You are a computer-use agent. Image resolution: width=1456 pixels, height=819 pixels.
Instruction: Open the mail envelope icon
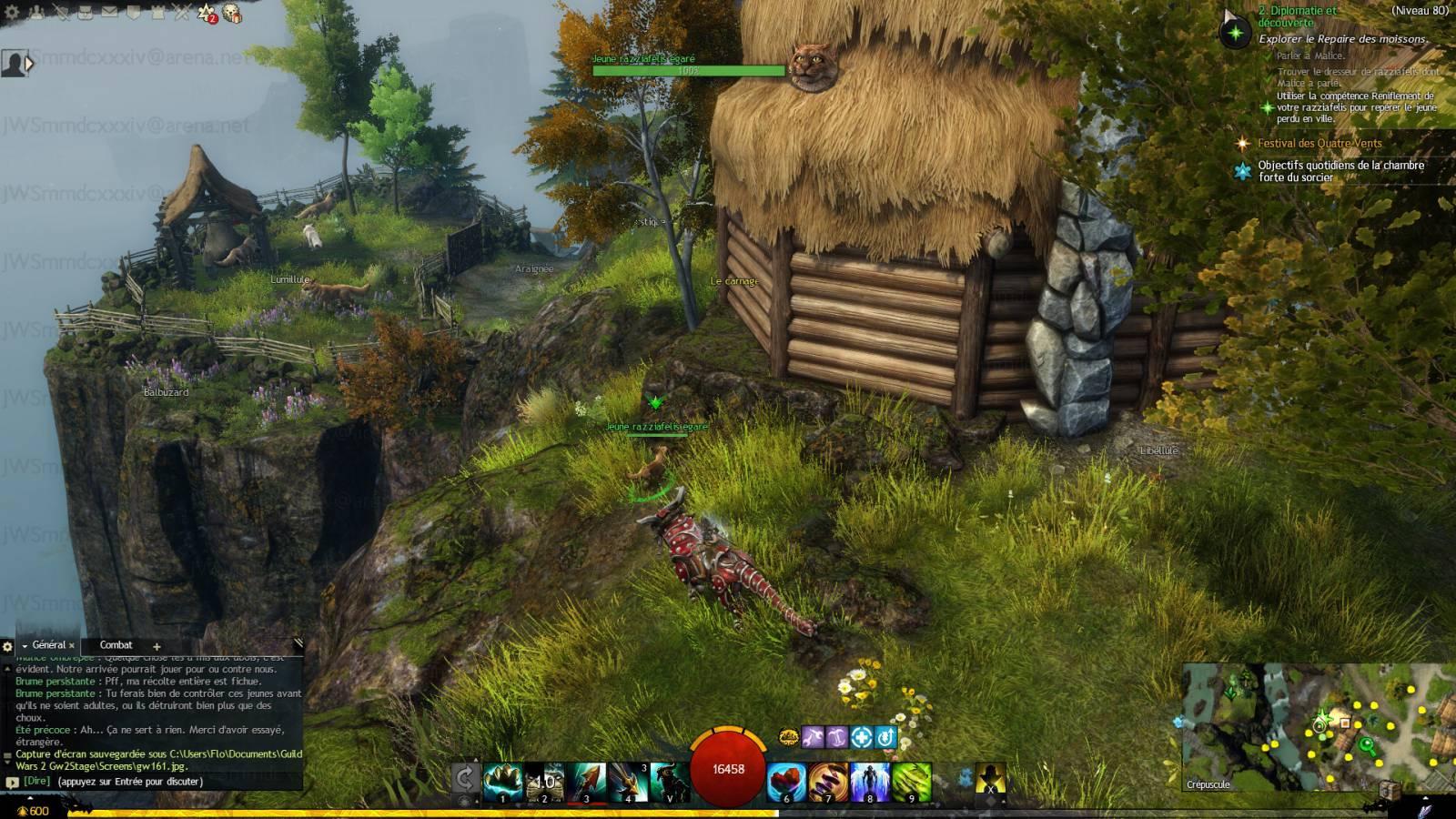pyautogui.click(x=109, y=12)
